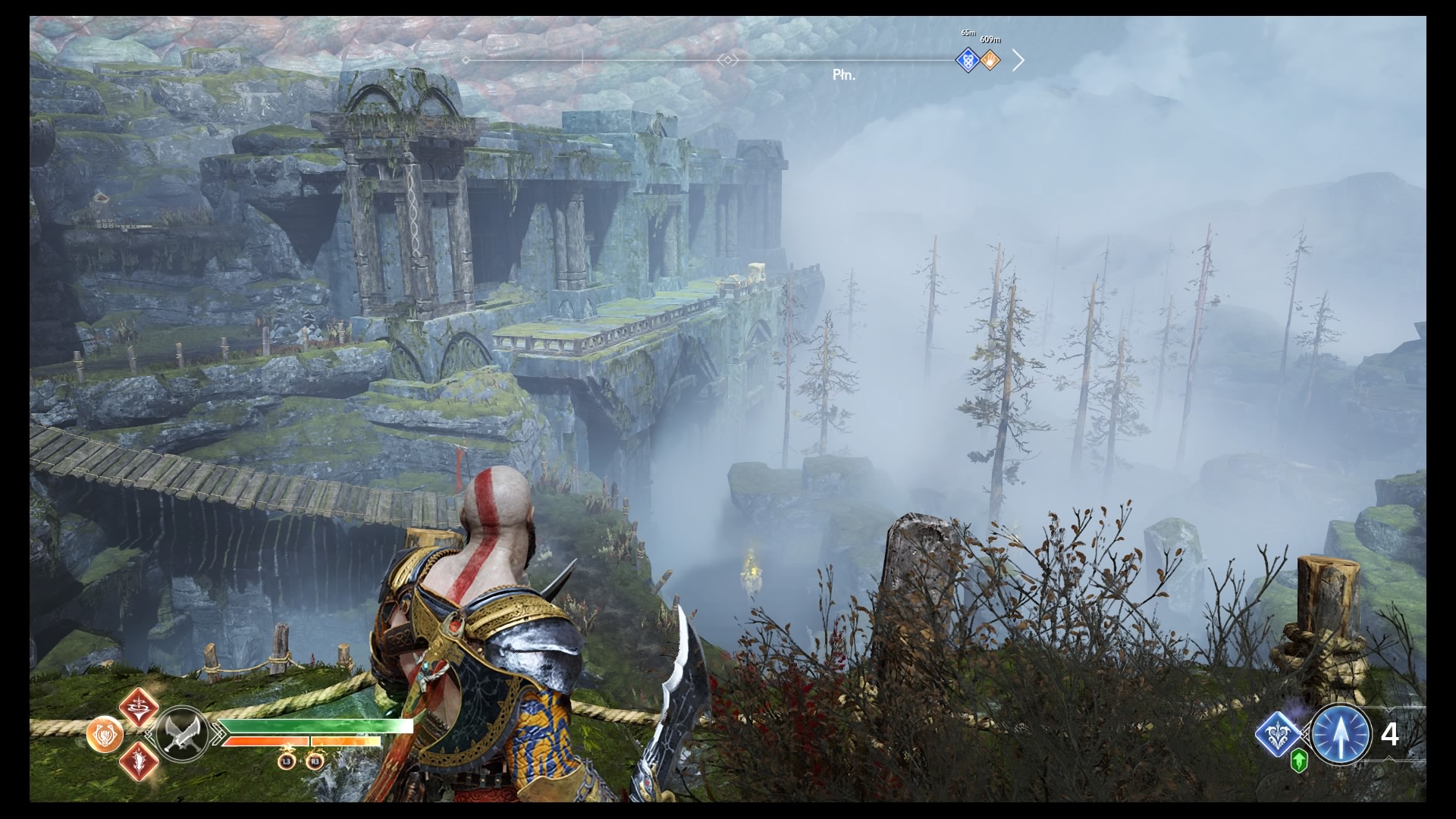Click the green upward arrow buff icon

pos(1299,761)
